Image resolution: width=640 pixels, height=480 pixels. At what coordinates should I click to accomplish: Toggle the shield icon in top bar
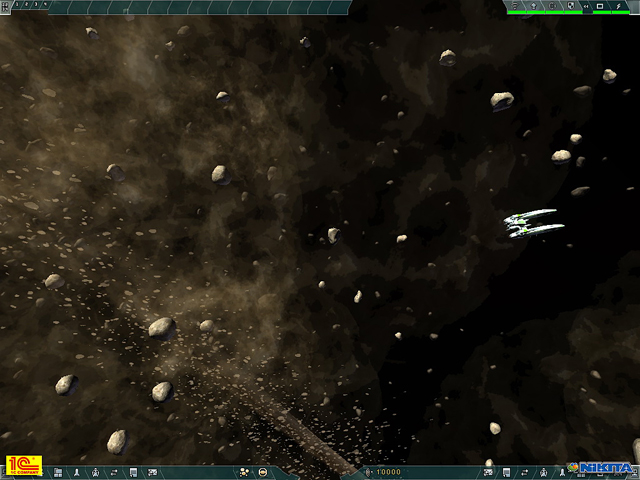click(x=568, y=6)
